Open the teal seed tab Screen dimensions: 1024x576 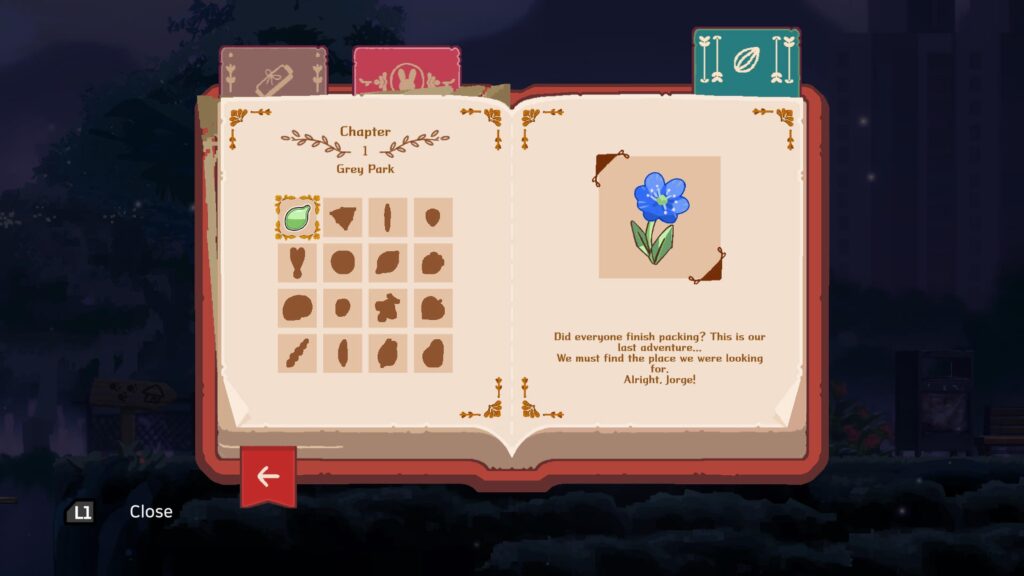pyautogui.click(x=746, y=61)
